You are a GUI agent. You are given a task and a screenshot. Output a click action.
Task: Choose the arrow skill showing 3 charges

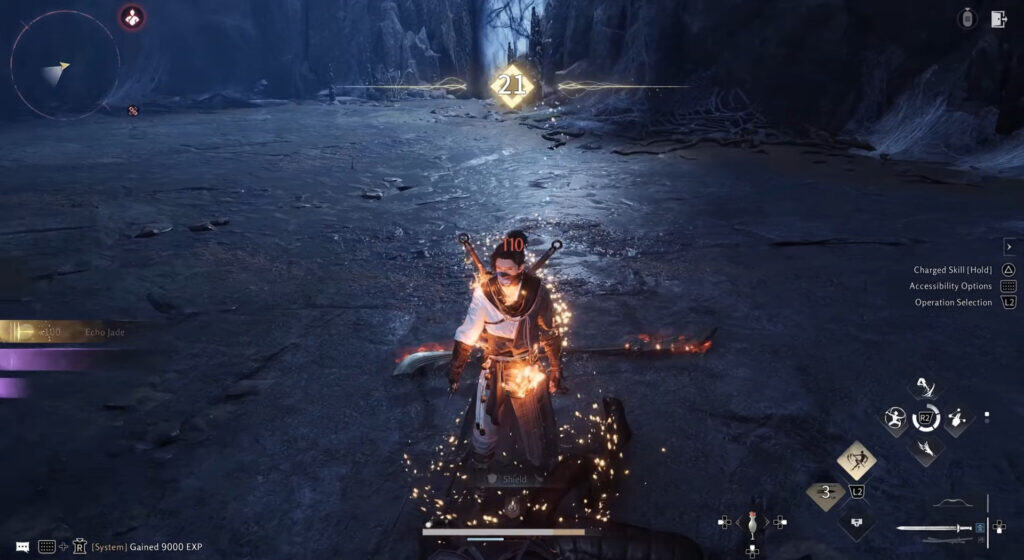click(825, 492)
